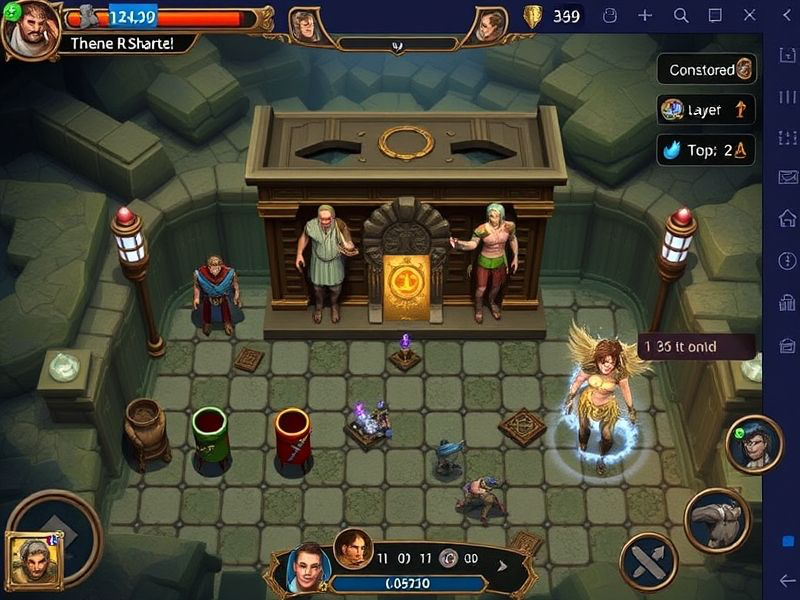This screenshot has width=800, height=600.
Task: Click the Top: 2 blue flame button
Action: click(x=706, y=150)
